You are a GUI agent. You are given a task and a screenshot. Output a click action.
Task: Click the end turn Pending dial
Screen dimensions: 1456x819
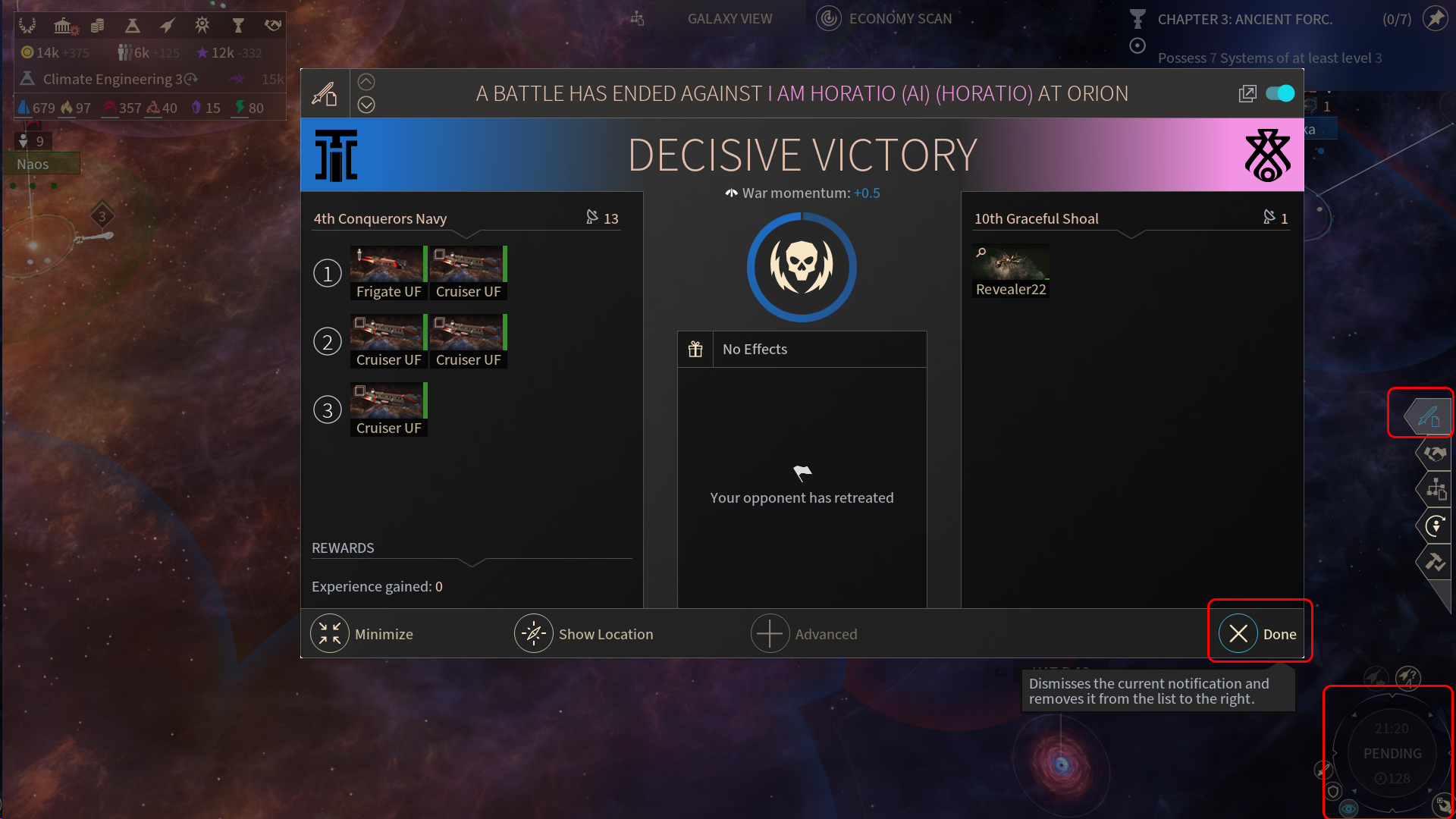[1392, 753]
